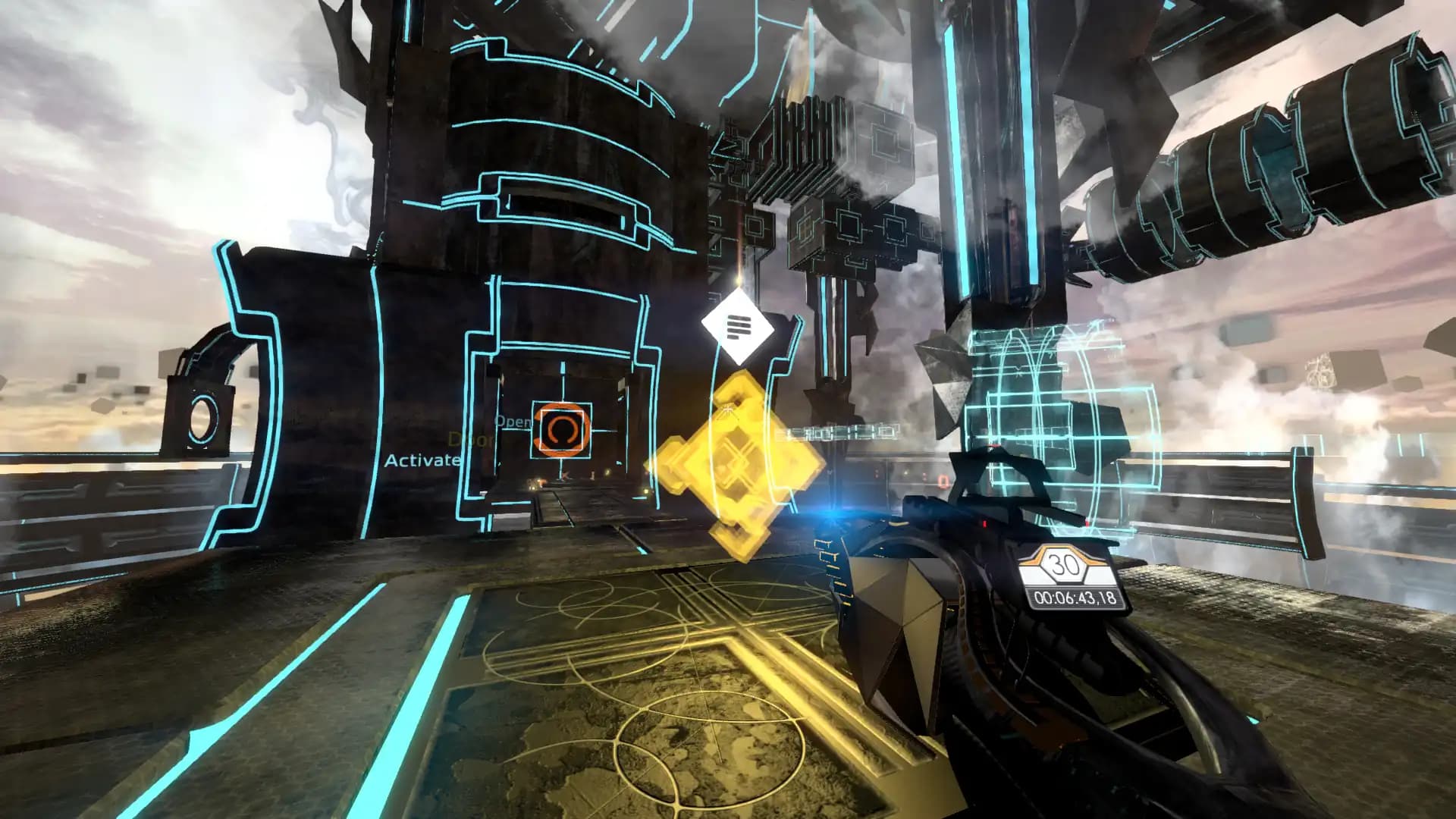Expand the Open prompt above the door icon
Image resolution: width=1456 pixels, height=819 pixels.
[x=514, y=422]
